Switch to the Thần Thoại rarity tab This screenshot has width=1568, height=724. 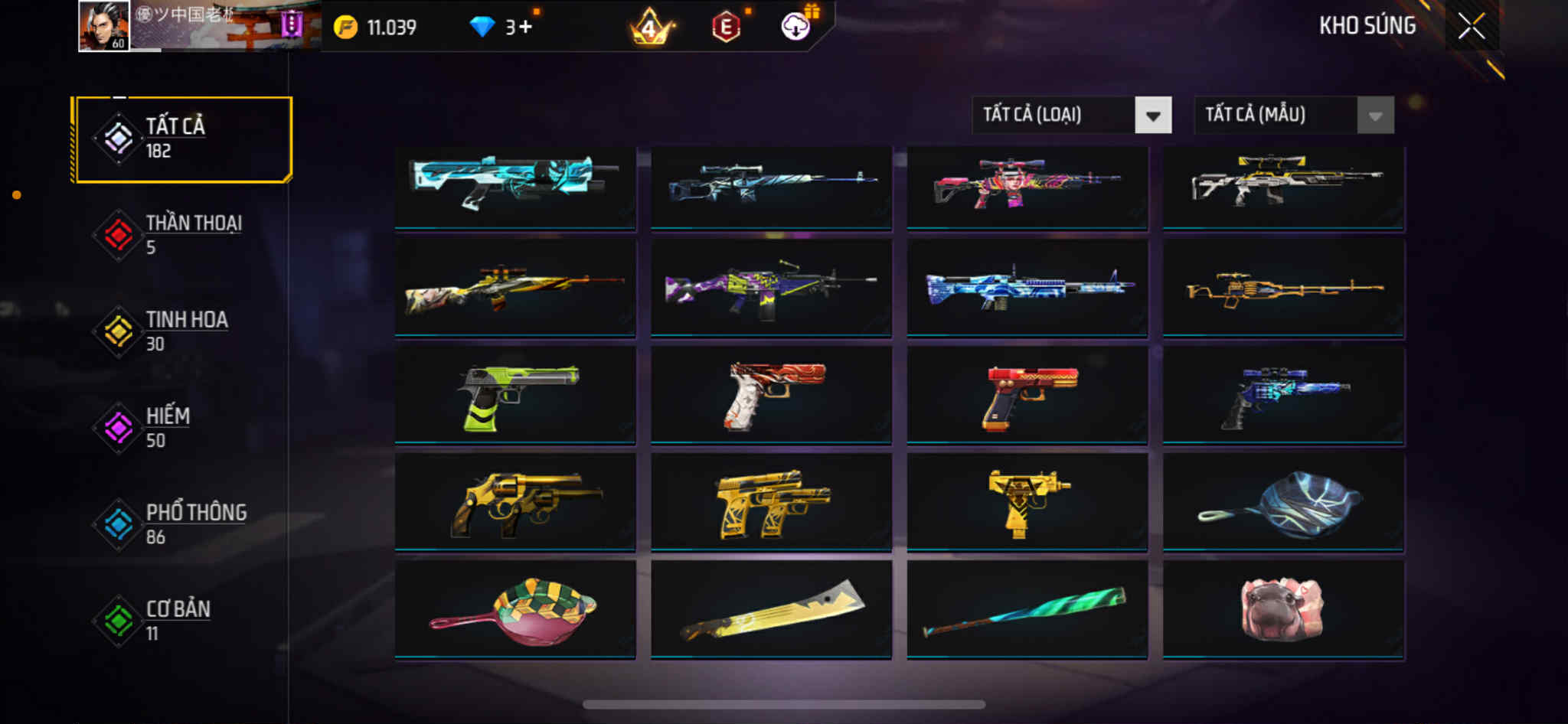click(x=182, y=235)
